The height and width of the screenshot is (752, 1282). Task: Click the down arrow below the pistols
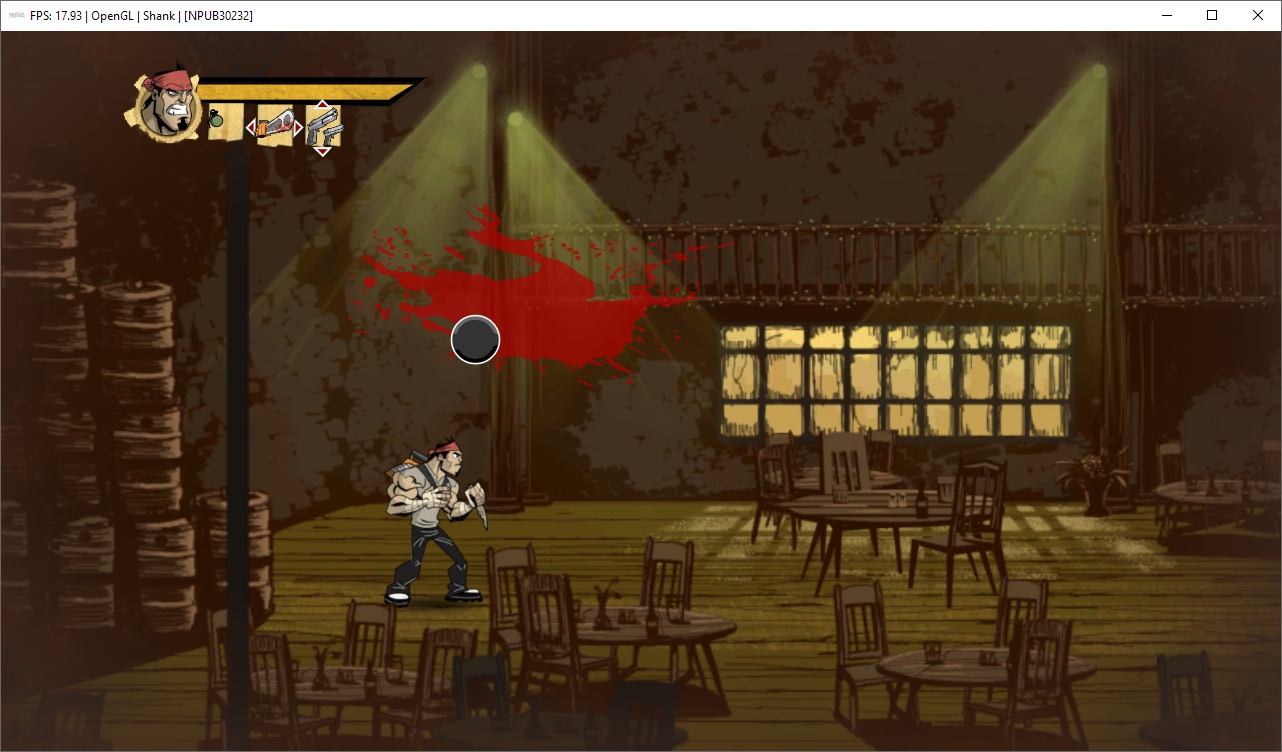point(322,151)
